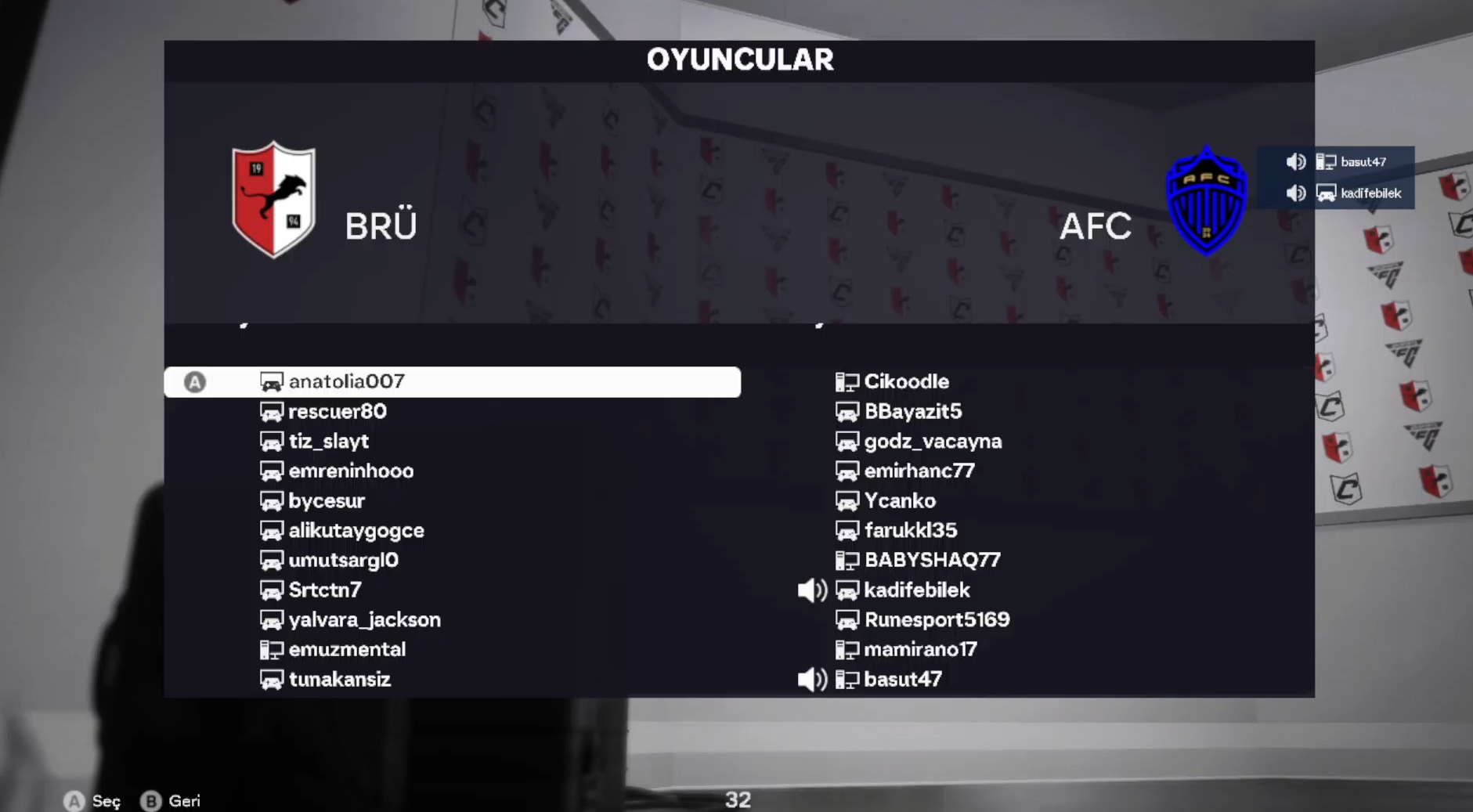Choose tunakansiz at the list bottom
1473x812 pixels.
click(x=339, y=679)
